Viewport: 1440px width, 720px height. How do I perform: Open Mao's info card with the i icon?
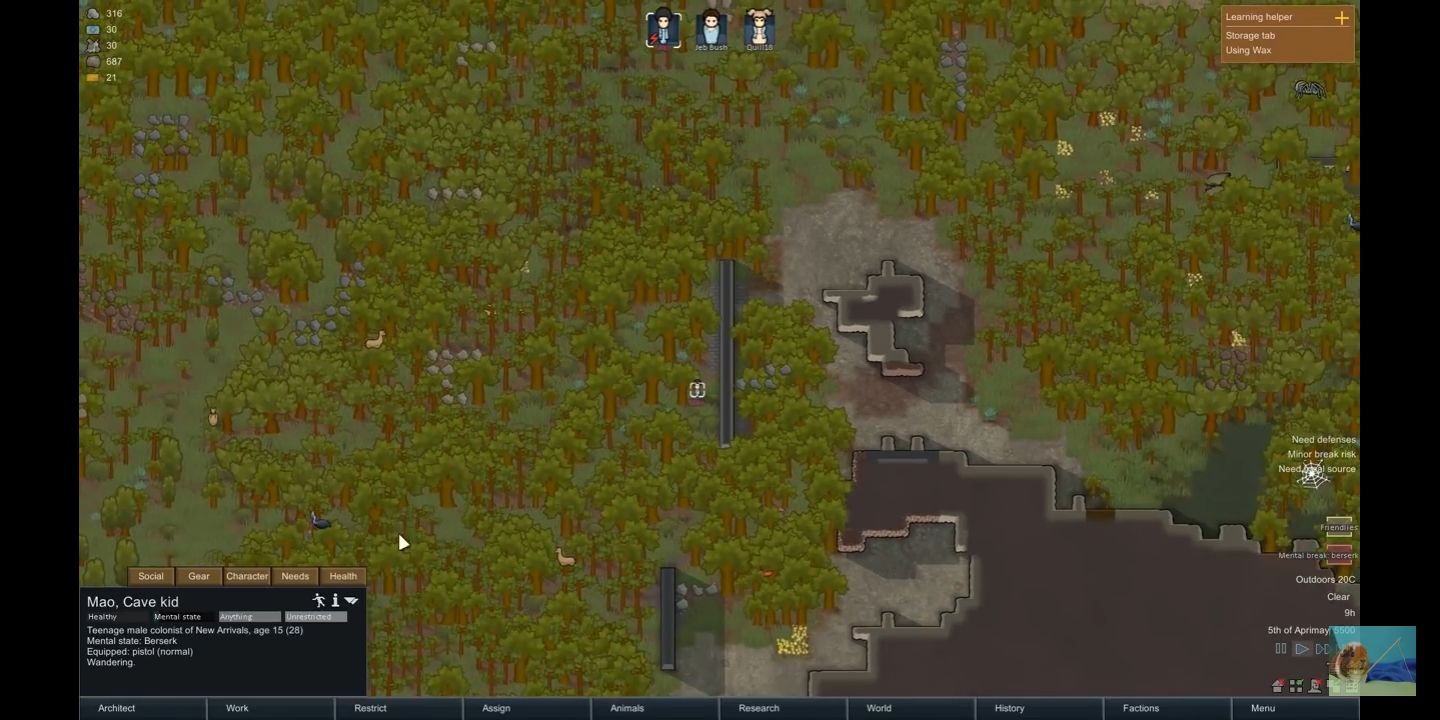(x=335, y=600)
